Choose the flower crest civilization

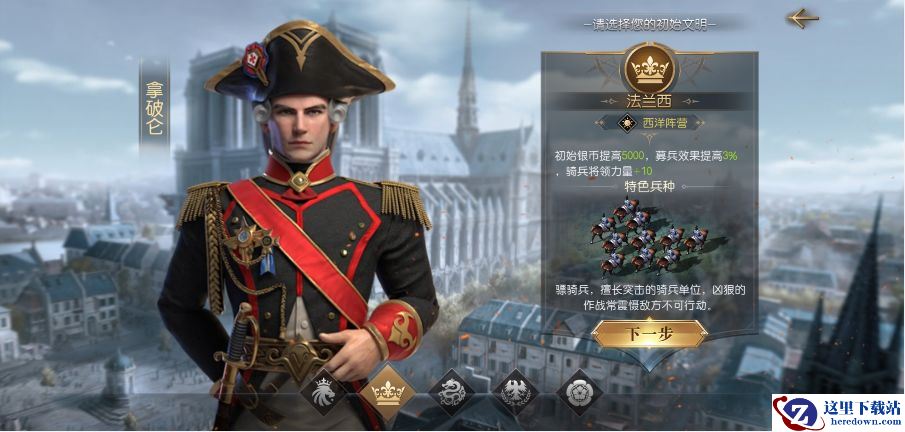click(578, 391)
